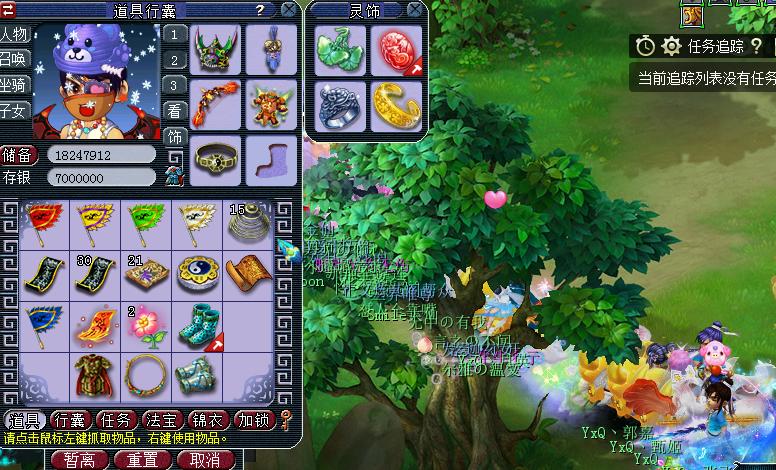Click the 重置 reset button
Image resolution: width=776 pixels, height=470 pixels.
point(142,460)
